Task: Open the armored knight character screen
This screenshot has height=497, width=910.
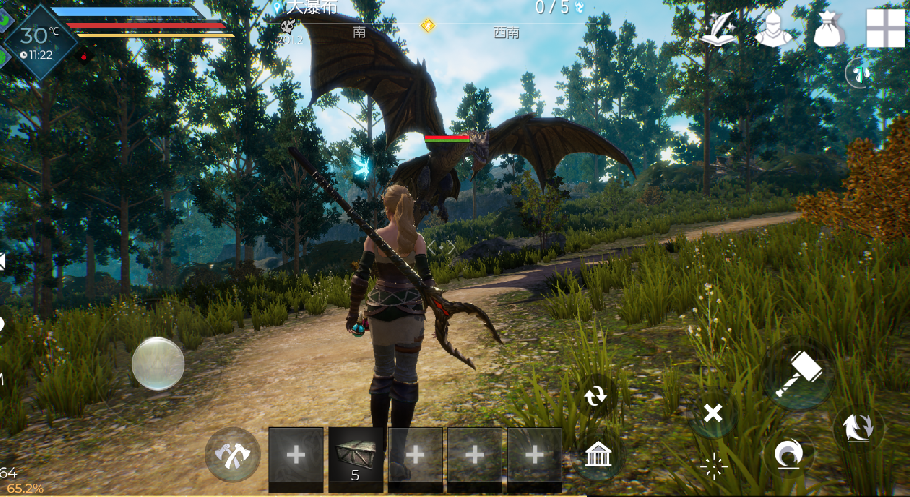Action: click(x=772, y=28)
